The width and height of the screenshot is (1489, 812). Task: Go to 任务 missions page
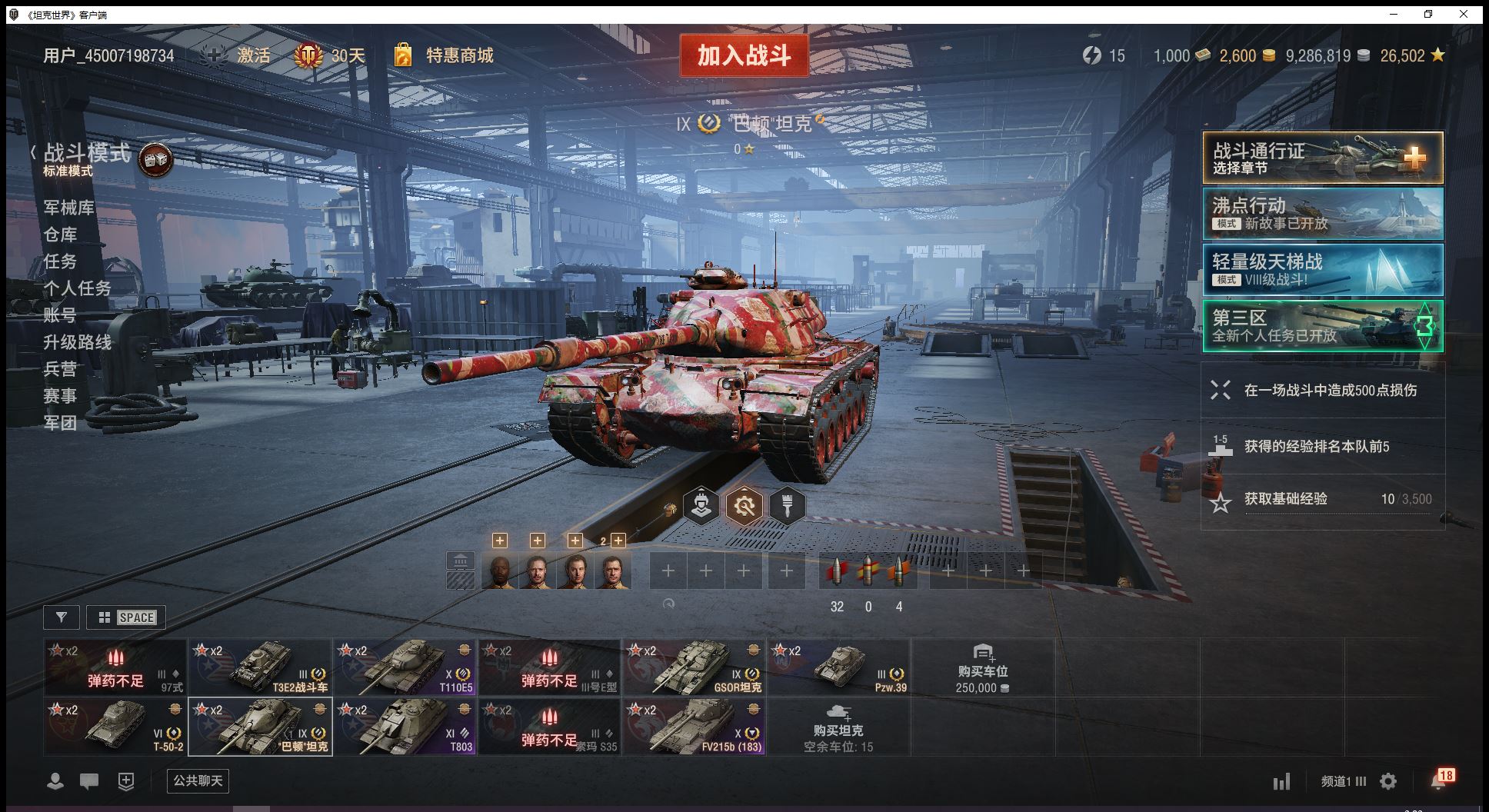point(60,261)
